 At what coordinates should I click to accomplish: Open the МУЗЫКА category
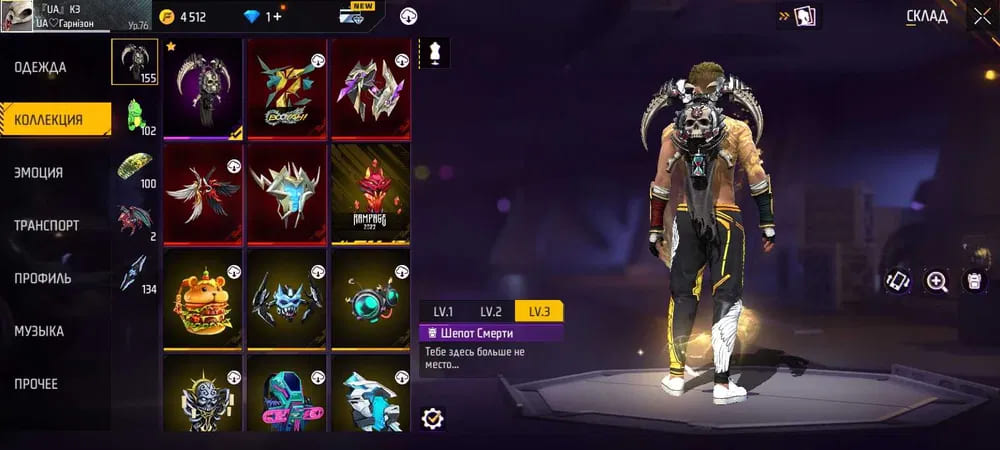[x=39, y=331]
